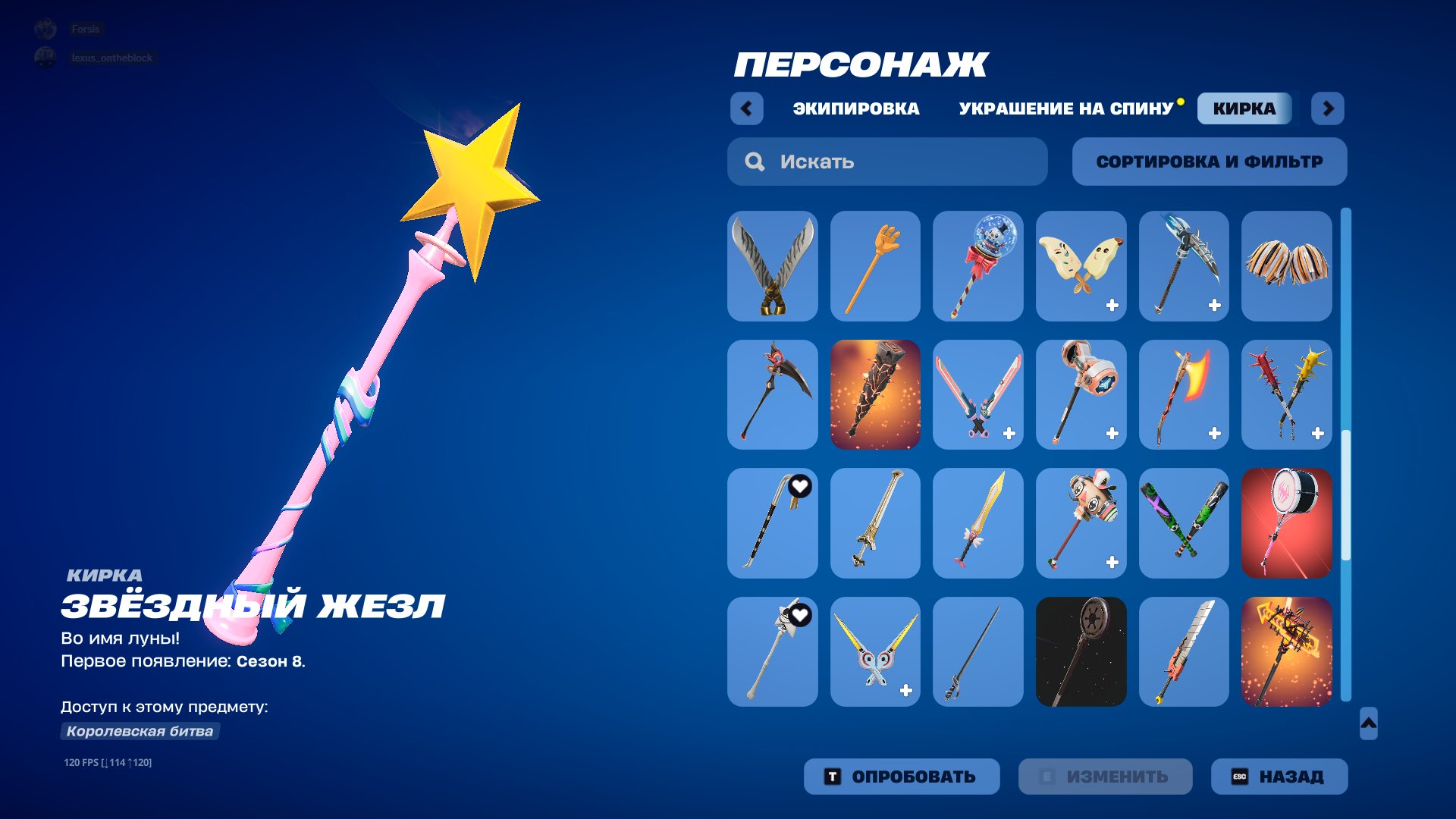Select the pink dual swords pickaxe
The image size is (1456, 819).
(x=978, y=394)
